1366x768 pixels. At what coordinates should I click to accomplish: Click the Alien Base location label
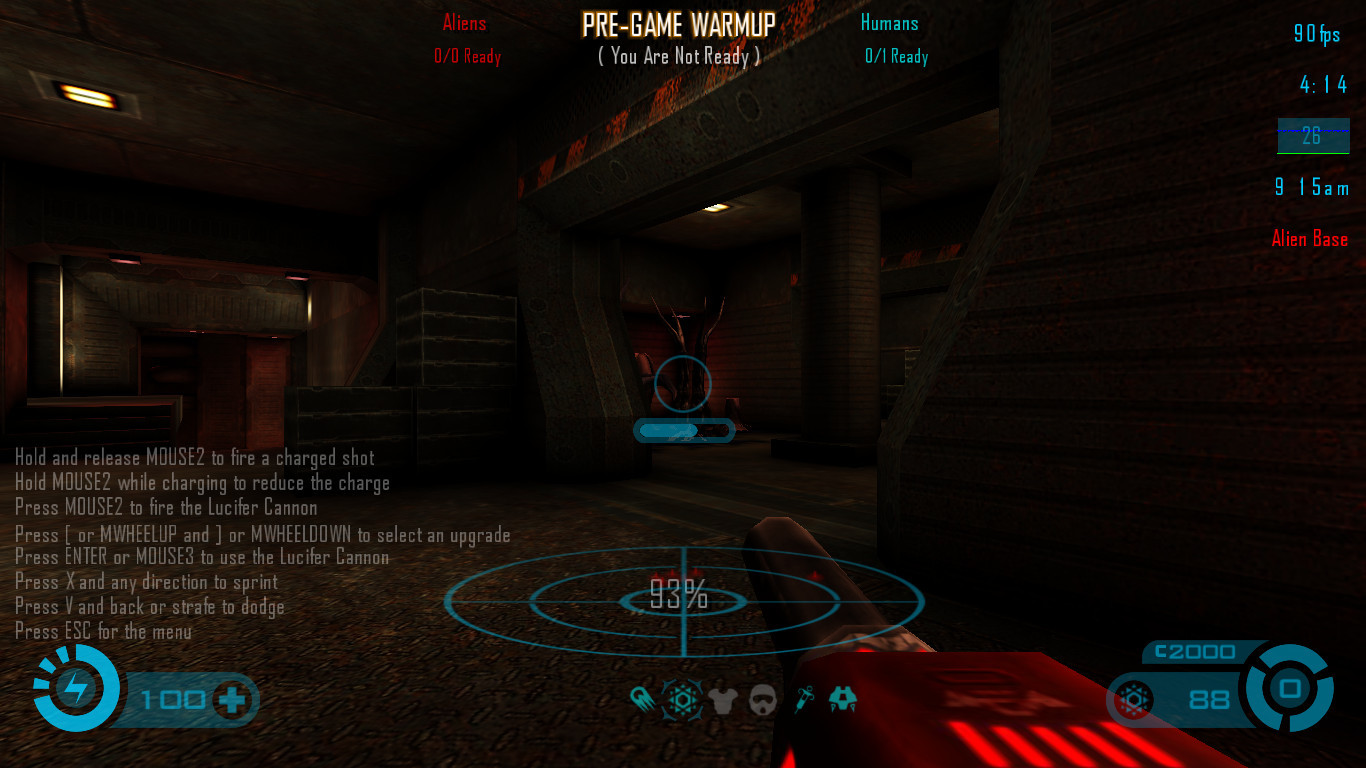[1309, 239]
